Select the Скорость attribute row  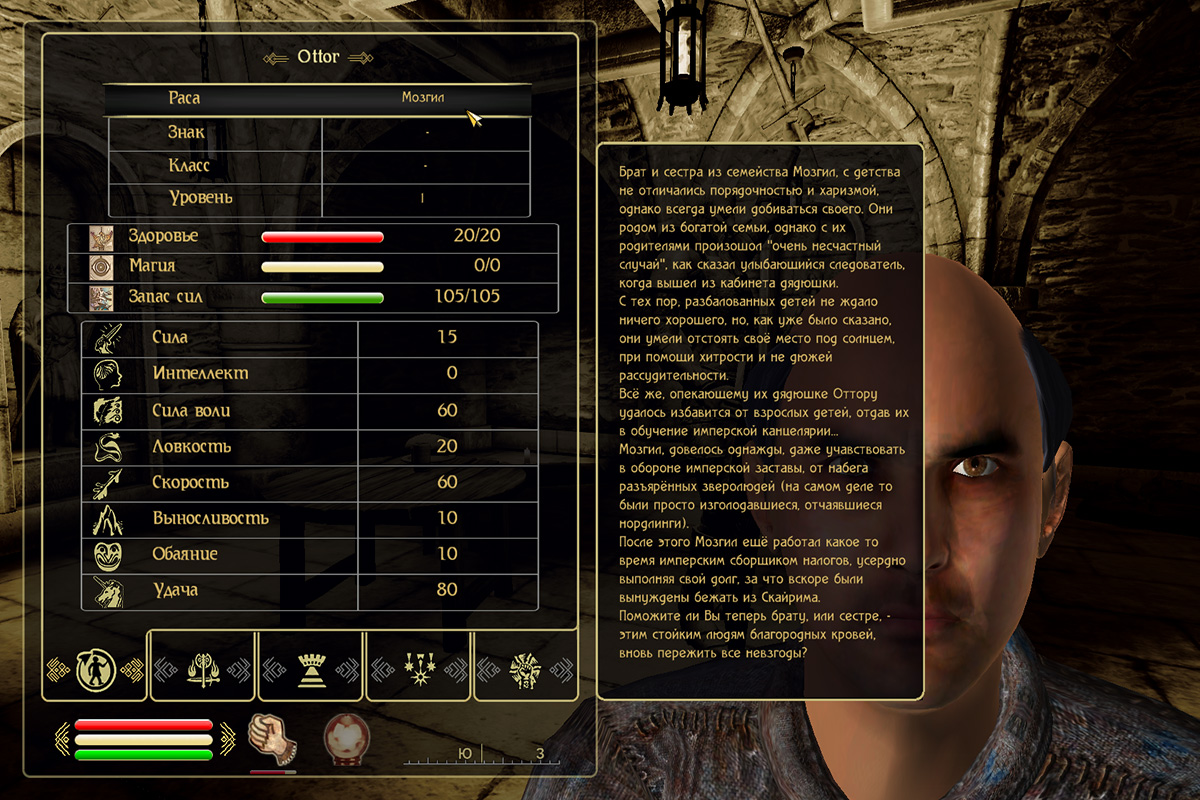click(x=310, y=482)
